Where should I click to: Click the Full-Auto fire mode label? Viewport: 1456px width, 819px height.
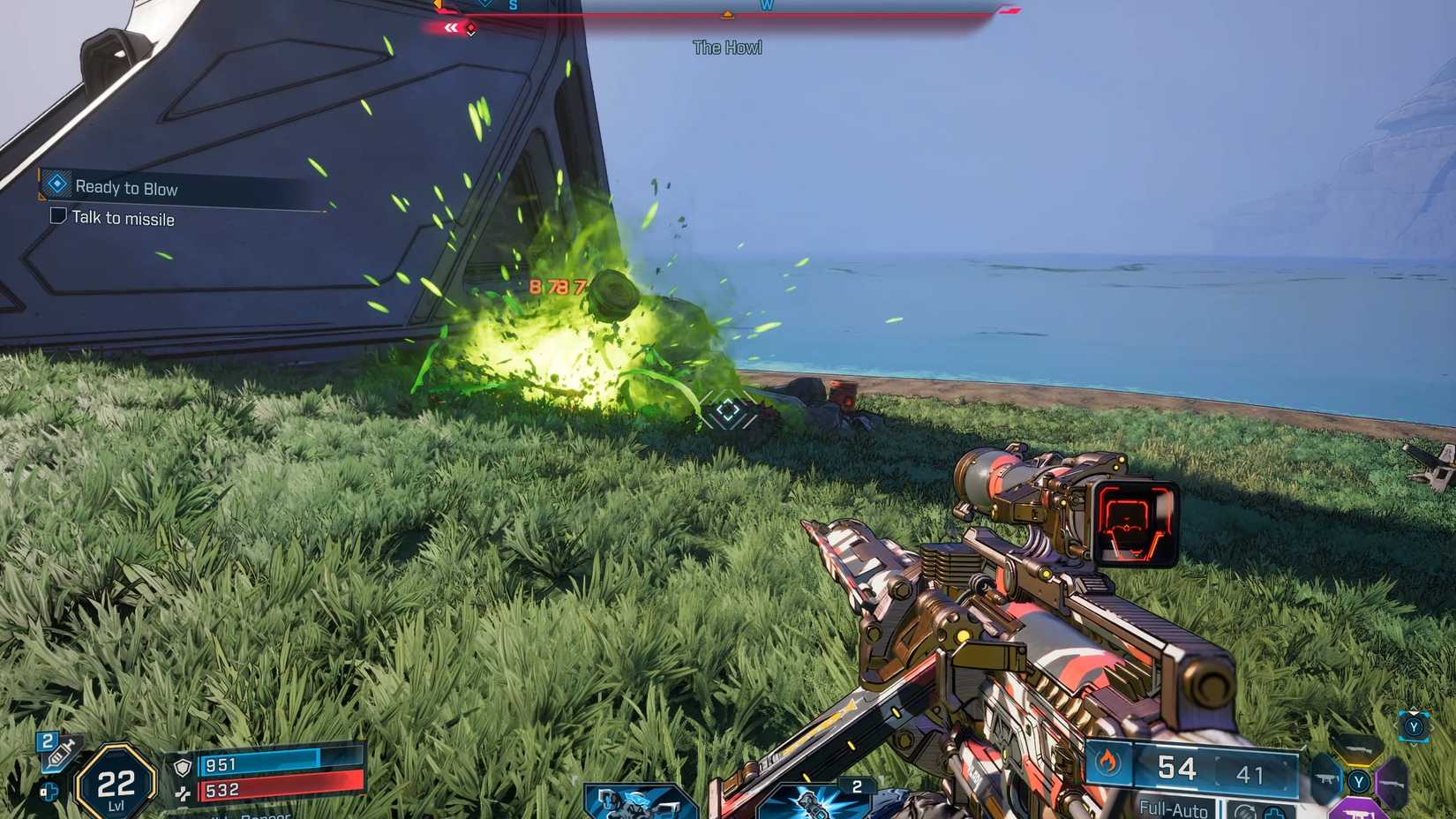point(1172,808)
